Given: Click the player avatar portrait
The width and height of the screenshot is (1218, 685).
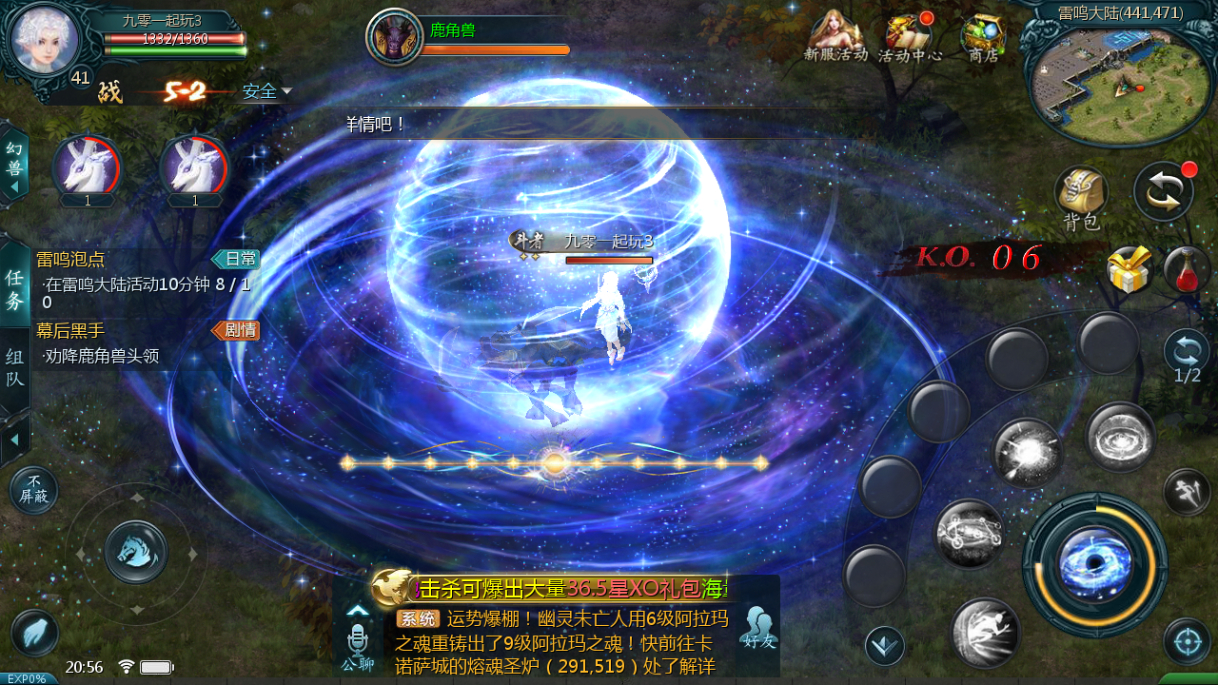Looking at the screenshot, I should pos(44,38).
